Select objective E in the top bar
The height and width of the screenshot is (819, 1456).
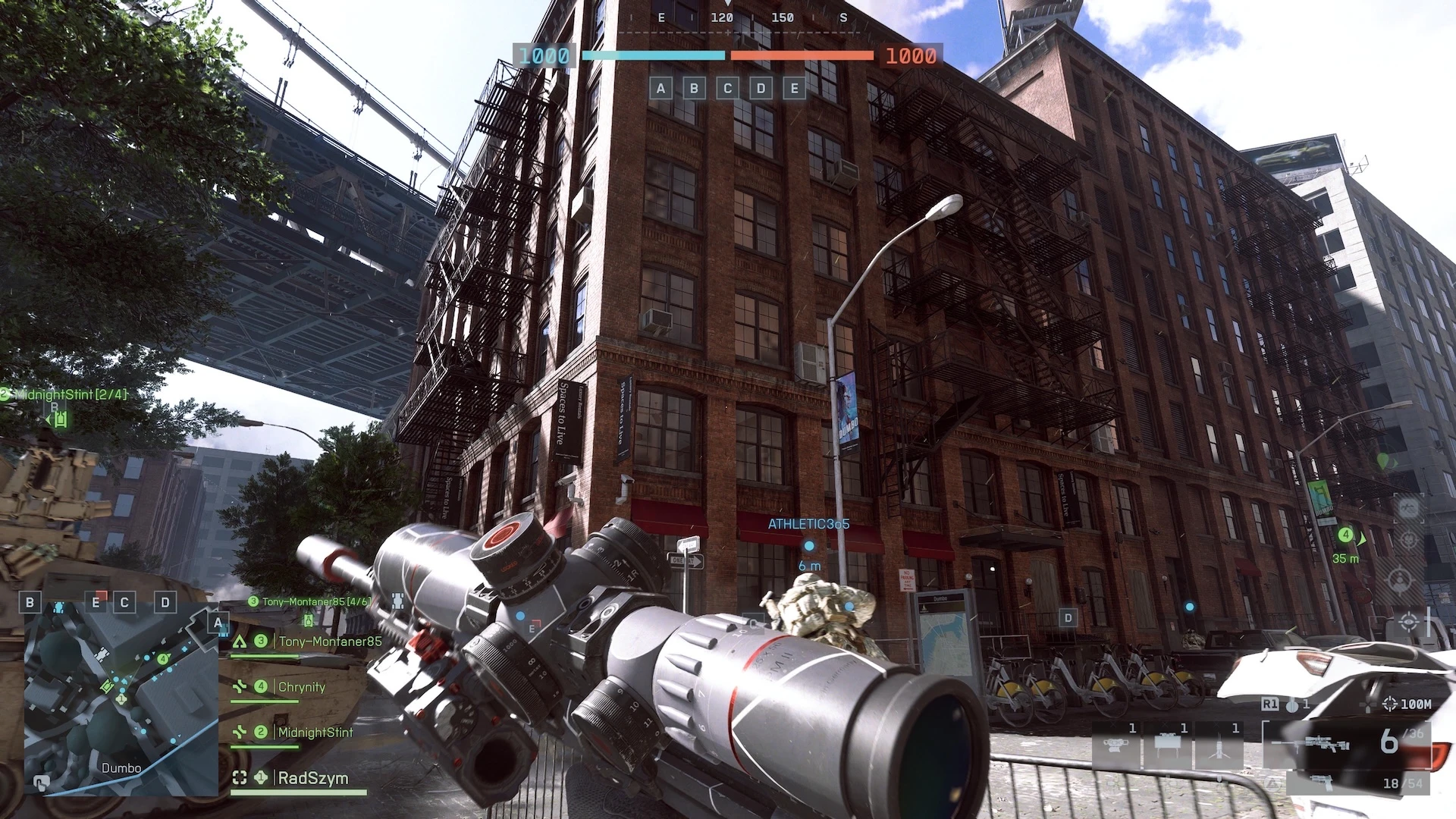click(794, 89)
